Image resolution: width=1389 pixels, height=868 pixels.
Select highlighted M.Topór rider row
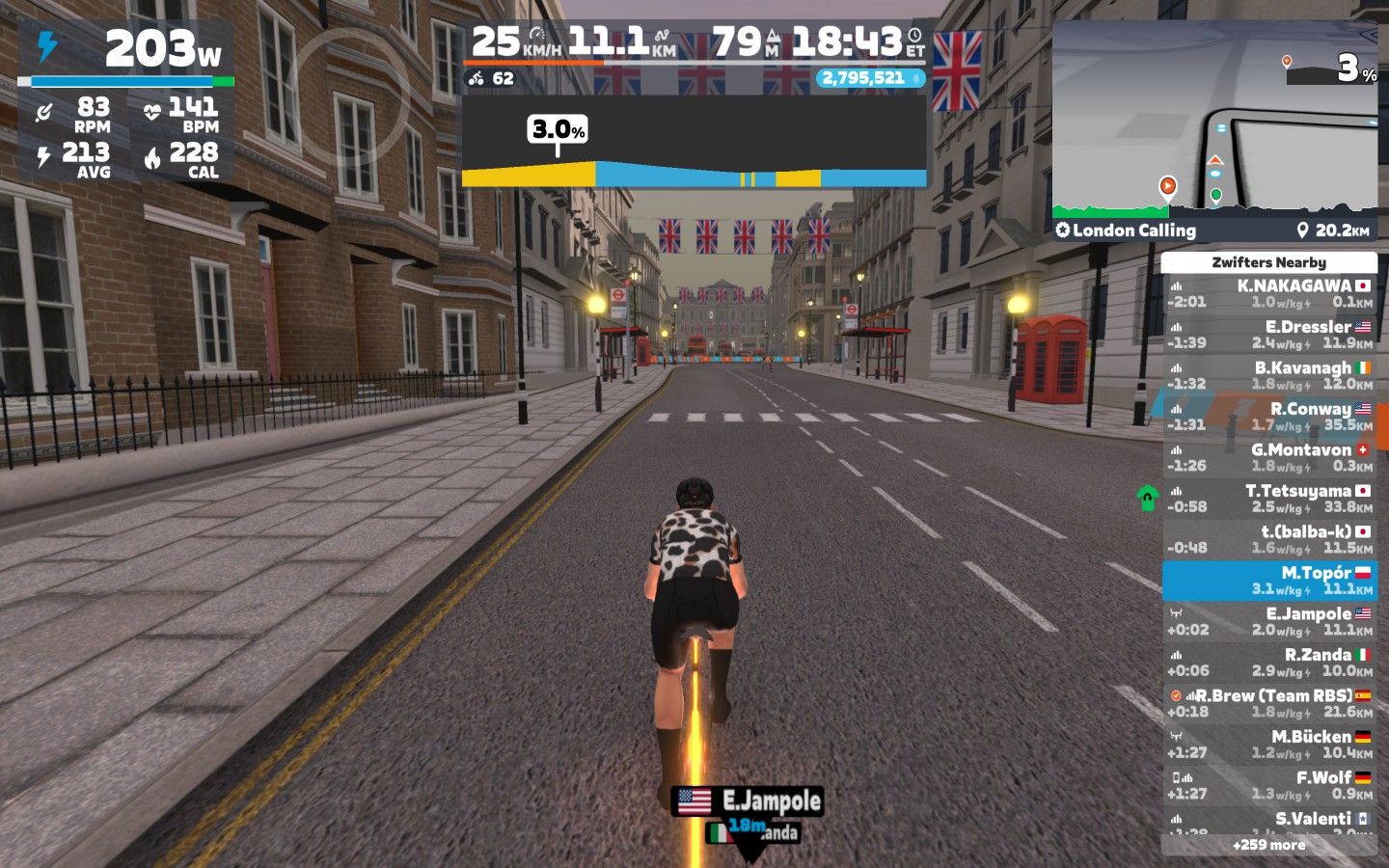[x=1268, y=581]
